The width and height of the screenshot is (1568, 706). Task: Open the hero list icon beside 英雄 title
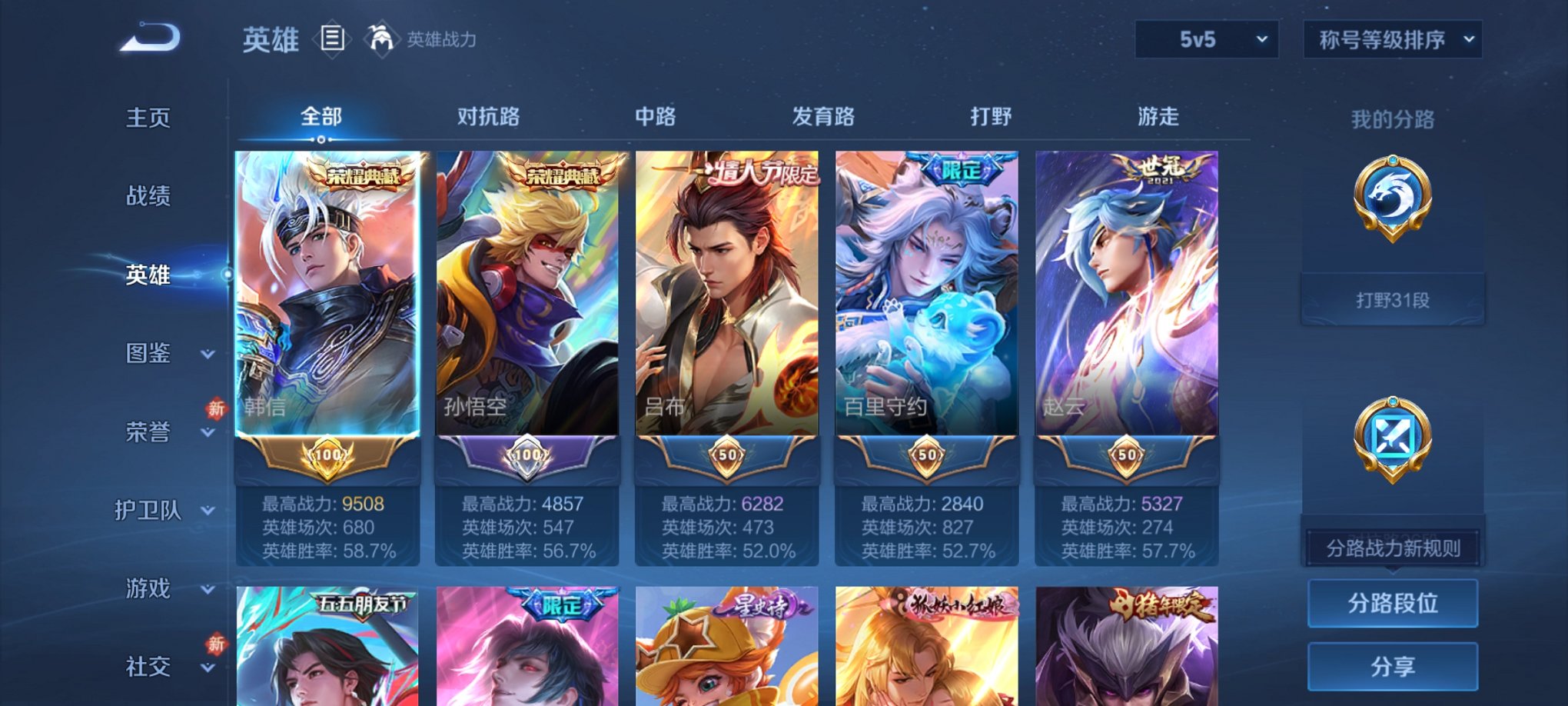pos(331,39)
